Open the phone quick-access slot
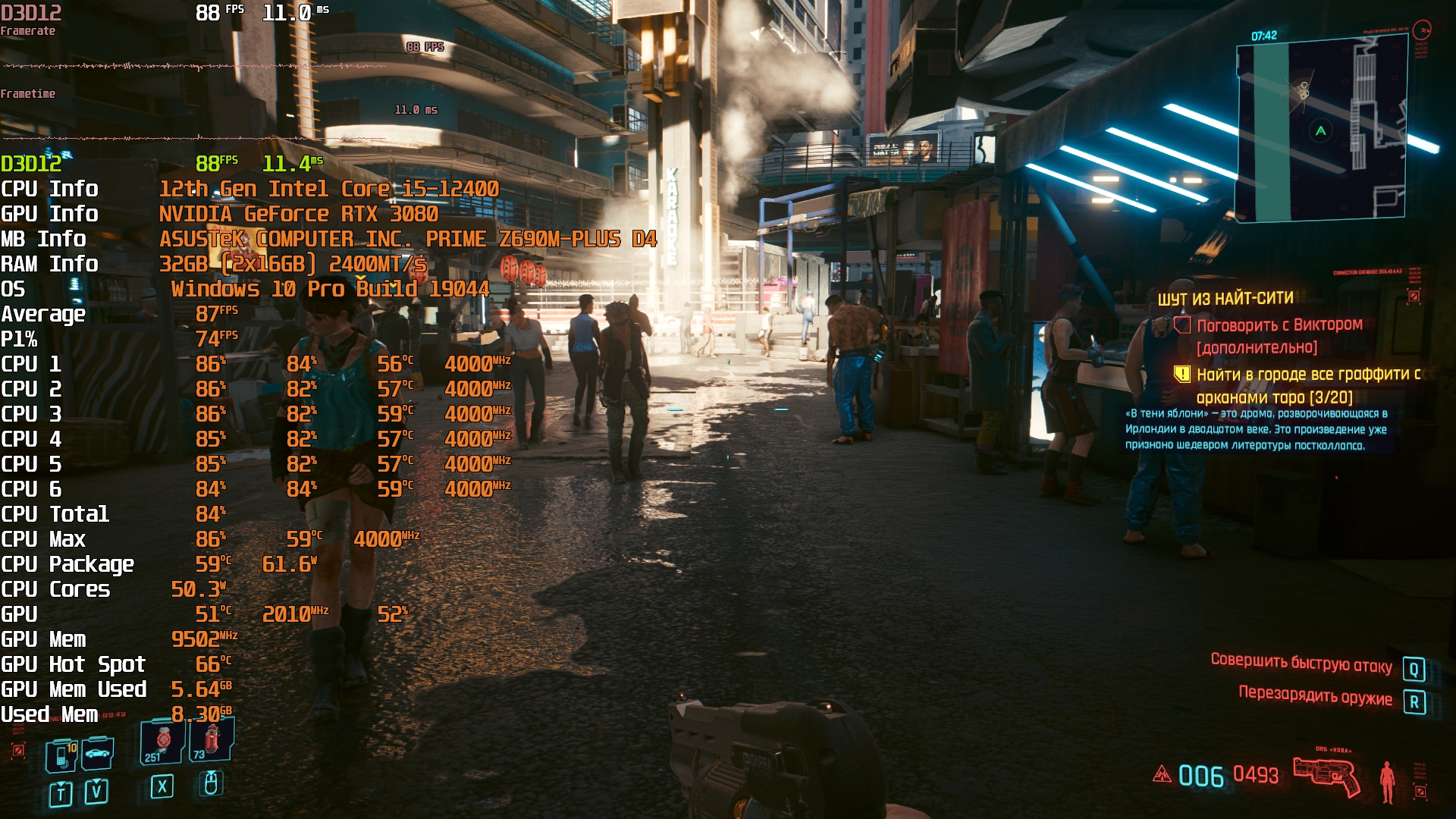 point(61,756)
